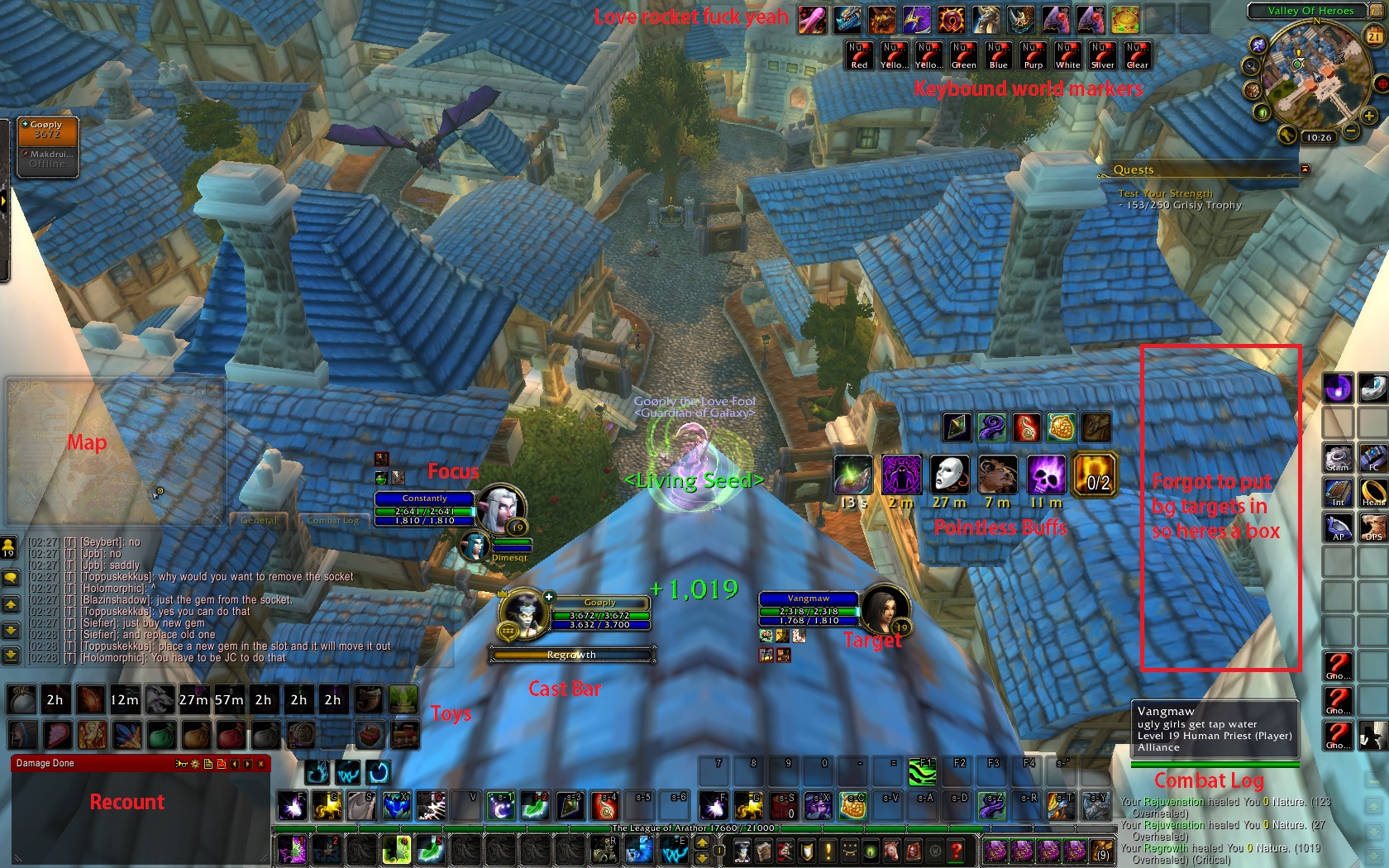Image resolution: width=1389 pixels, height=868 pixels.
Task: Switch to the Combat Log chat tab
Action: [332, 520]
